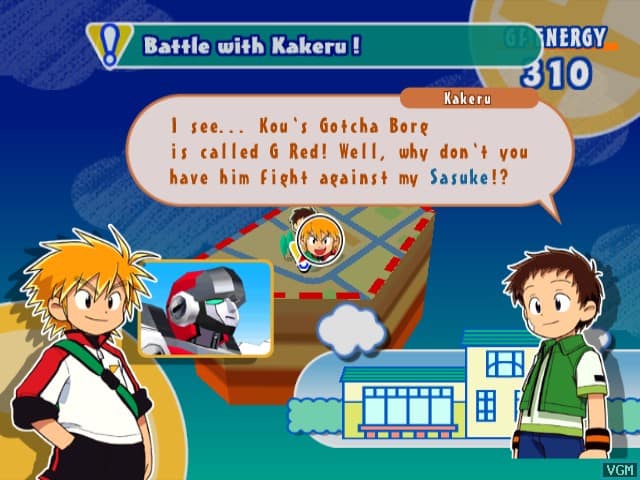This screenshot has width=640, height=480.
Task: Click the G Red borg portrait
Action: 205,310
